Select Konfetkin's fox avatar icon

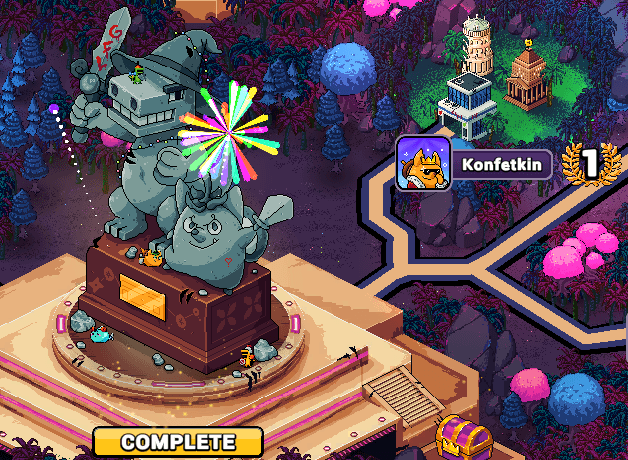pyautogui.click(x=423, y=163)
